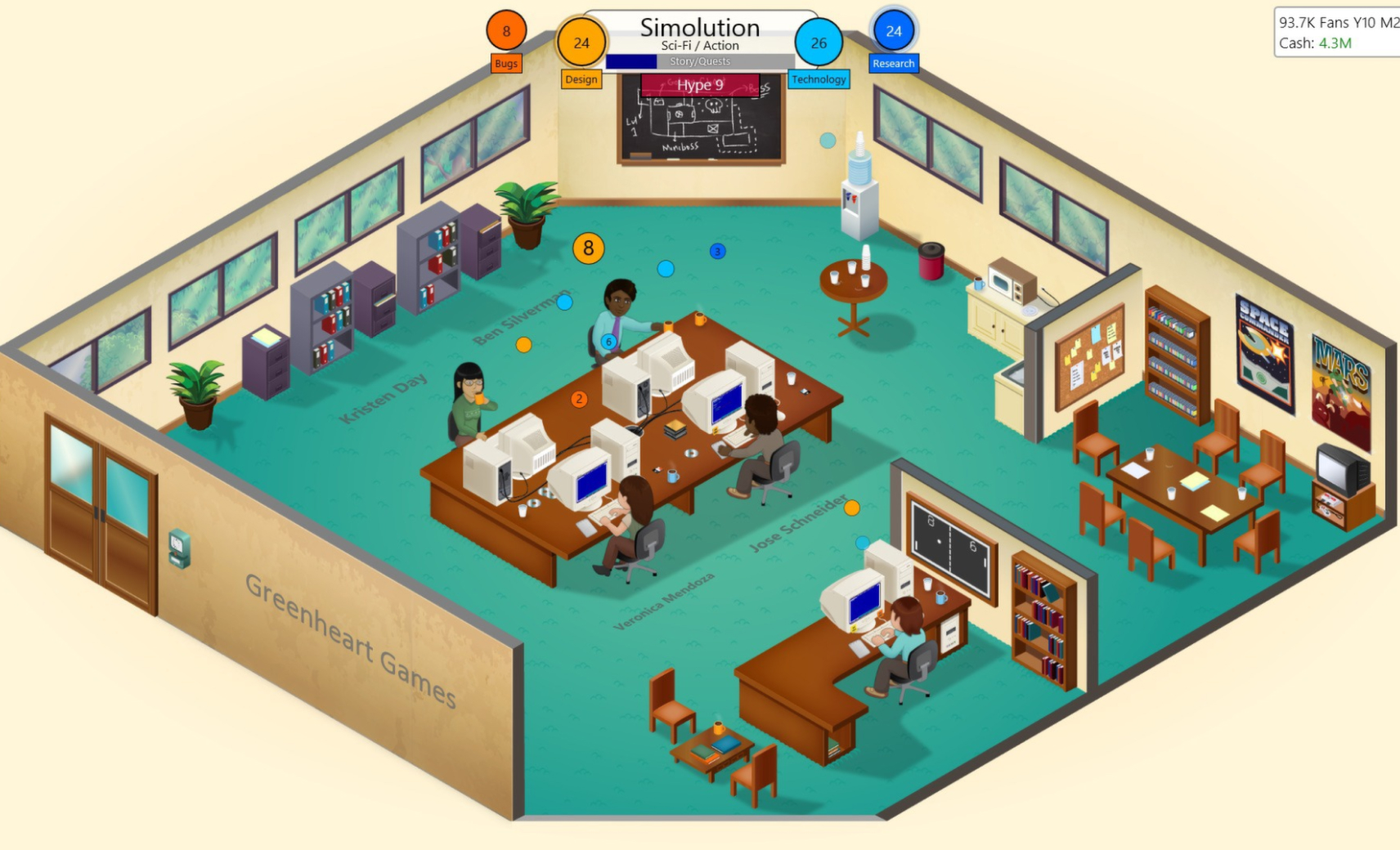Collect the blue 6 bubble beside Ben Silverman
The height and width of the screenshot is (850, 1400).
tap(608, 343)
